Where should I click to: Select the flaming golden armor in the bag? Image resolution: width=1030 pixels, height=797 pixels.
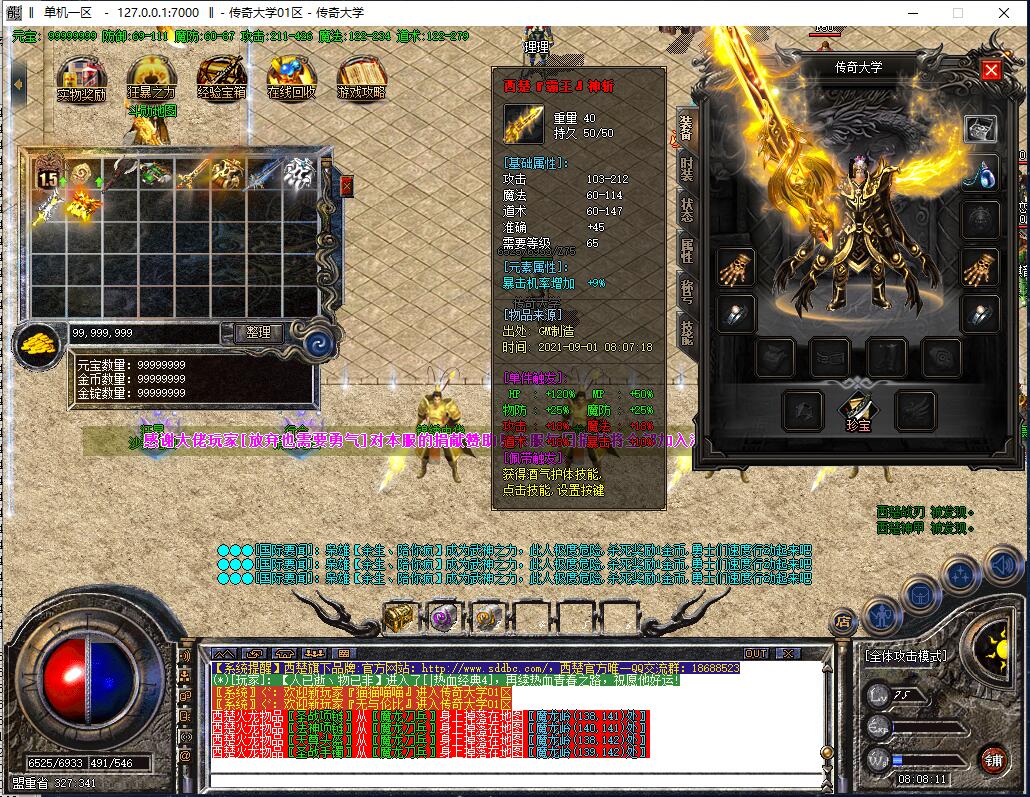tap(82, 206)
